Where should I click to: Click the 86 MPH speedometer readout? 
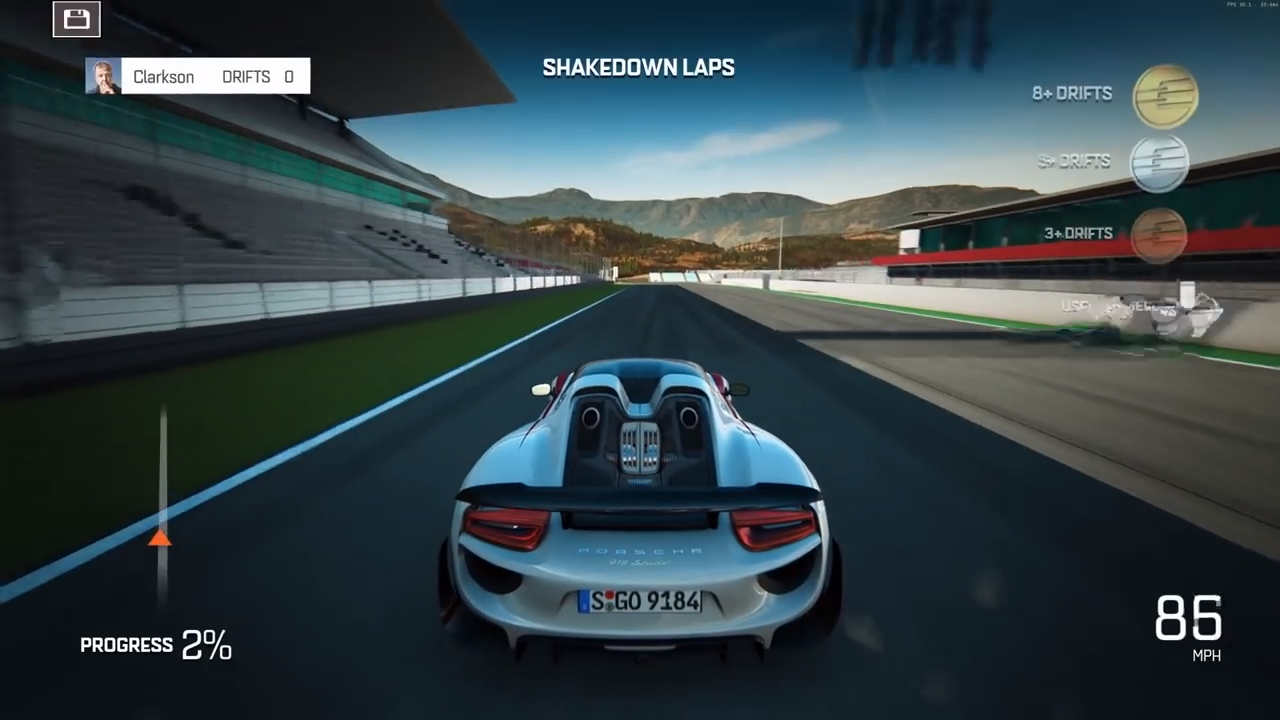(x=1188, y=622)
